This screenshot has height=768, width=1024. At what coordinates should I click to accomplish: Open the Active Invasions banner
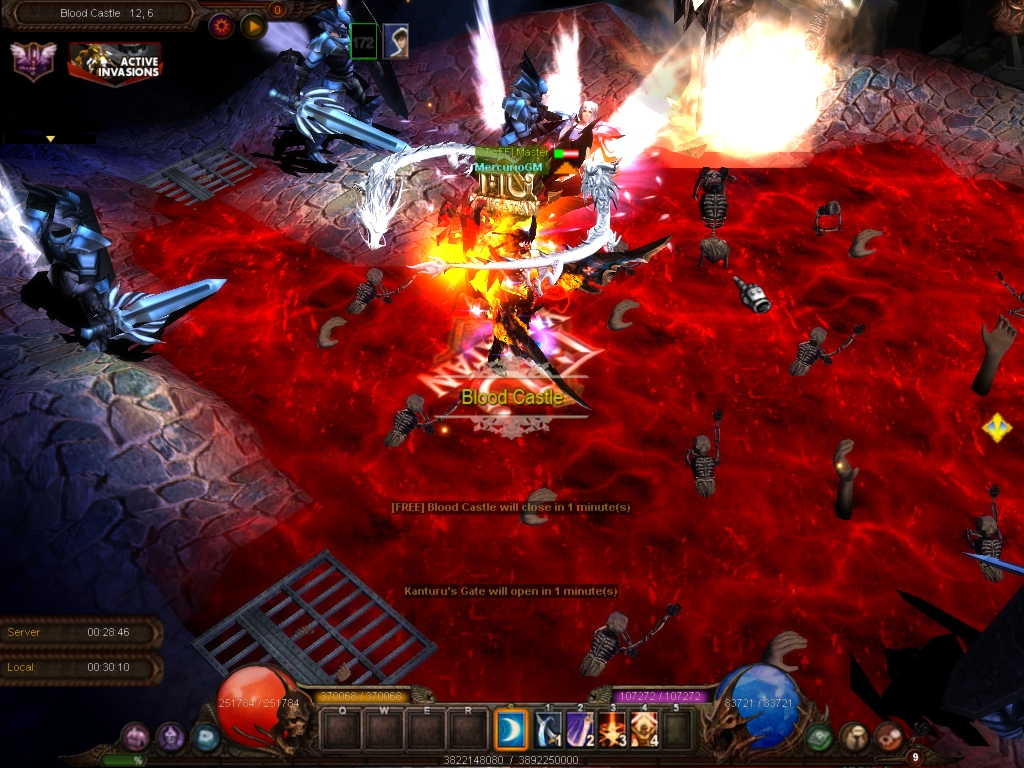[115, 62]
